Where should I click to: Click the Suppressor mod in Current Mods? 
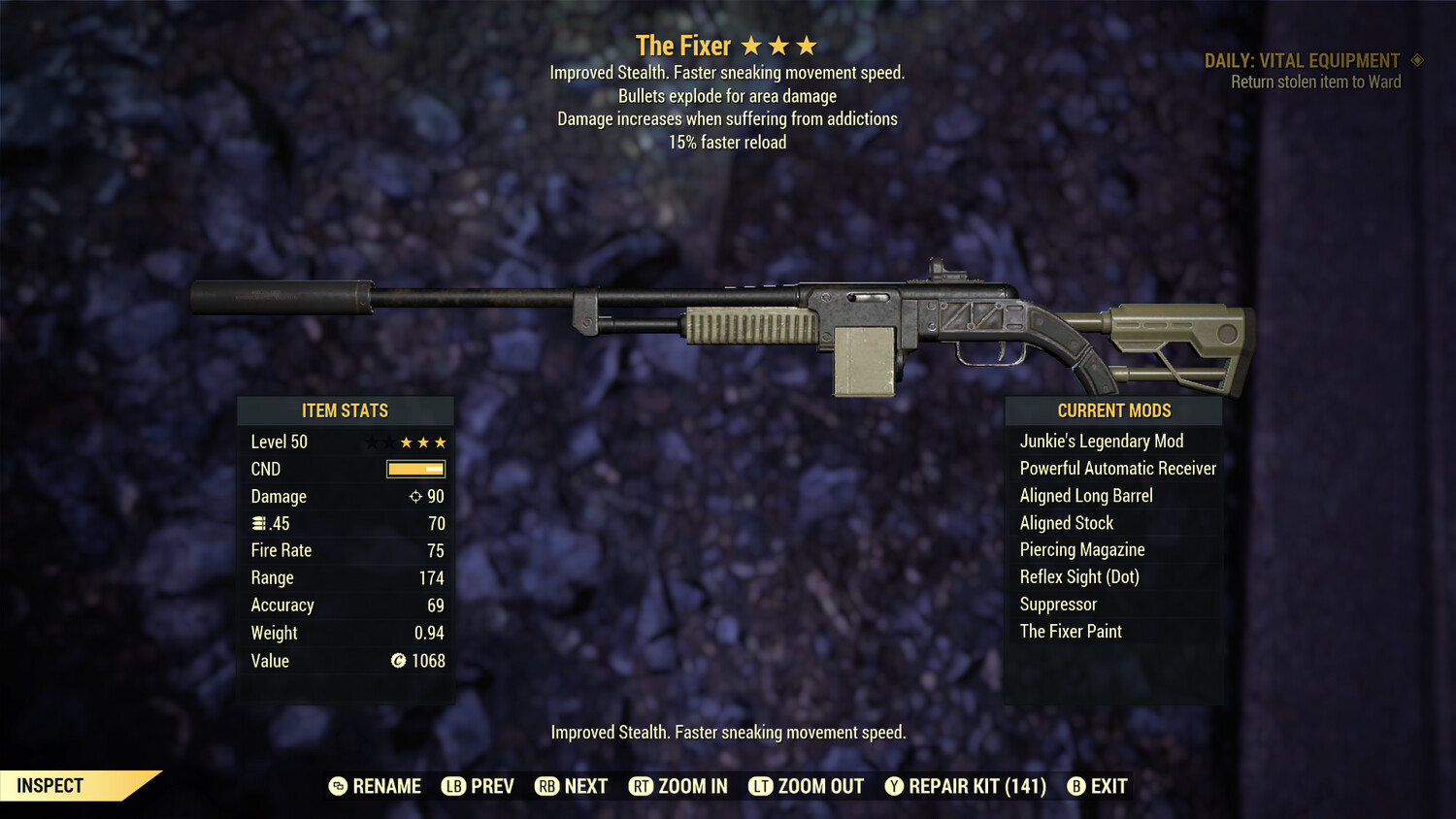pos(1057,604)
